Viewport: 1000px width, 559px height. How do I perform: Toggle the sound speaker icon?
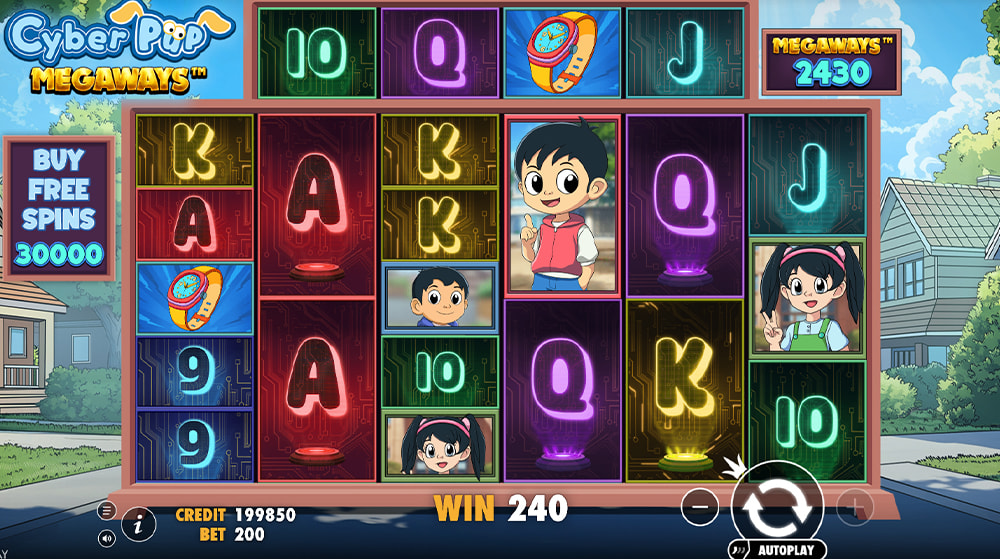tap(107, 538)
